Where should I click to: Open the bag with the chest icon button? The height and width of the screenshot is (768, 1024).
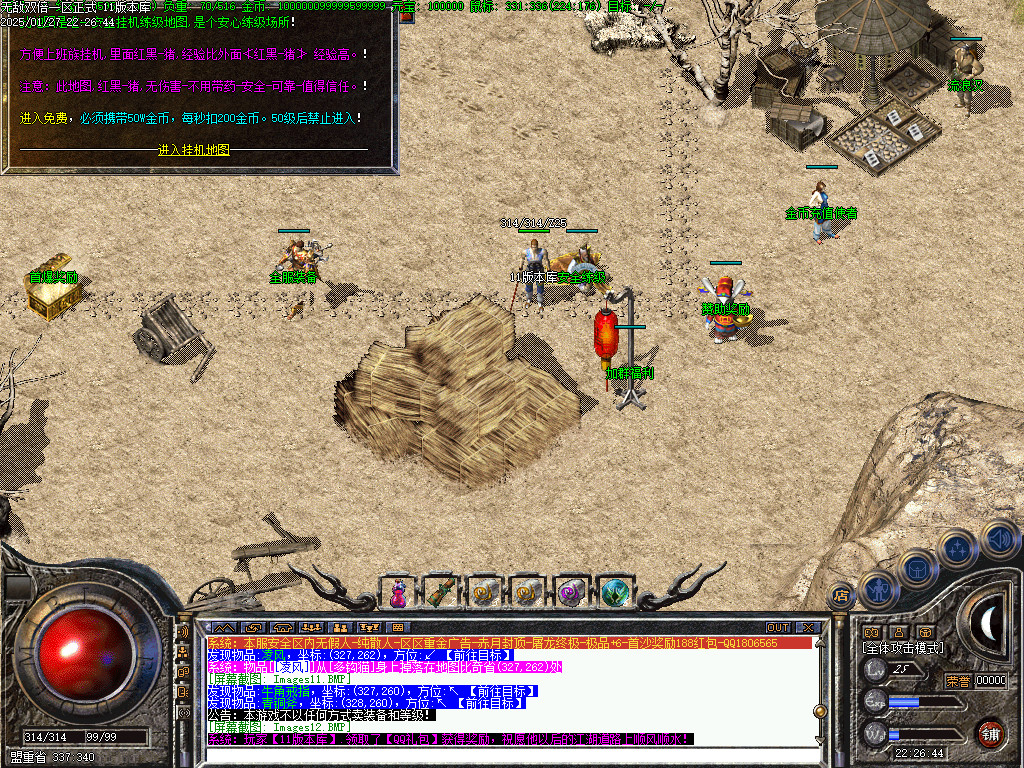click(x=916, y=569)
